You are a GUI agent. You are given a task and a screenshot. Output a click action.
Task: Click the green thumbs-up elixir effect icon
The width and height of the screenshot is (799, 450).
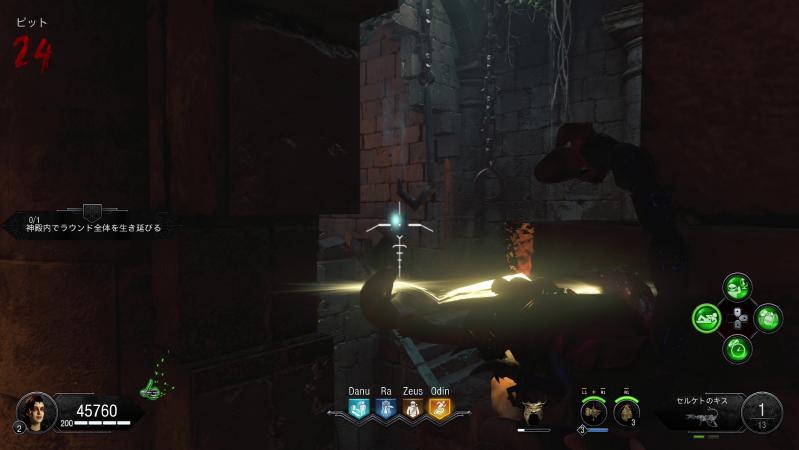[153, 386]
